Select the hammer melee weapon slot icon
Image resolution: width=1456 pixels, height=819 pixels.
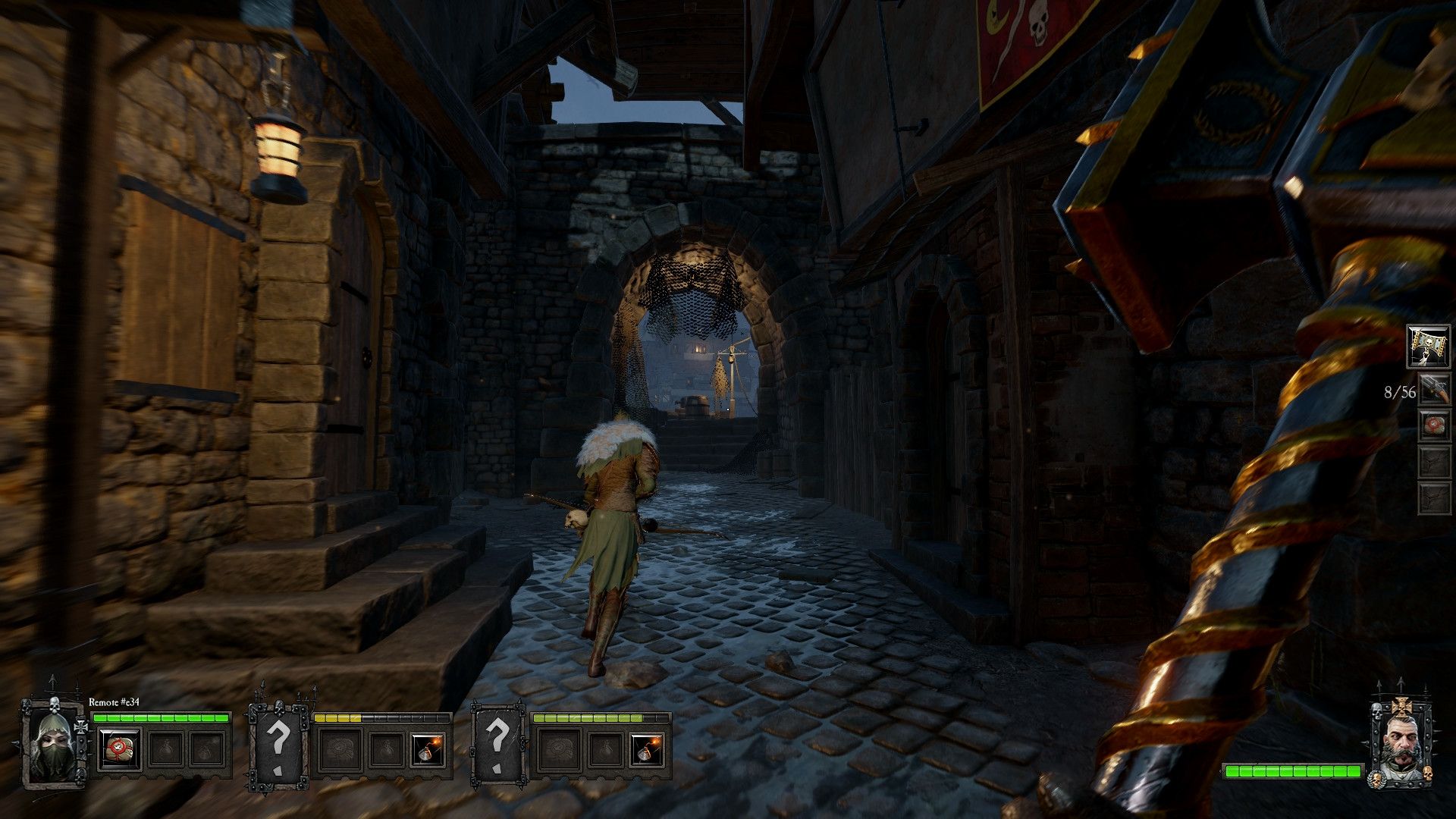pos(1428,346)
